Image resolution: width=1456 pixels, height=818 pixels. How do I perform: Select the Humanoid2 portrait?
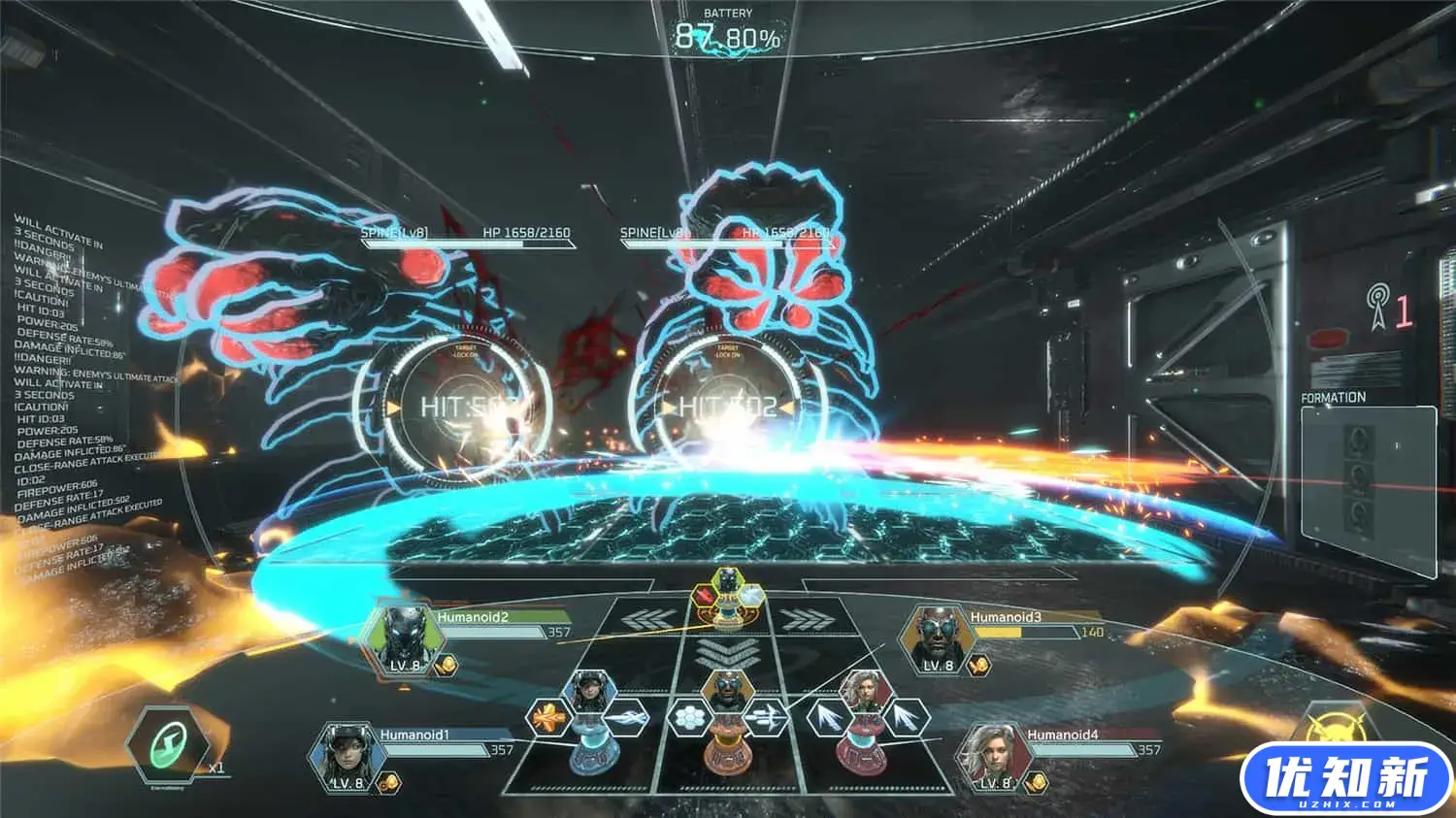(x=403, y=638)
